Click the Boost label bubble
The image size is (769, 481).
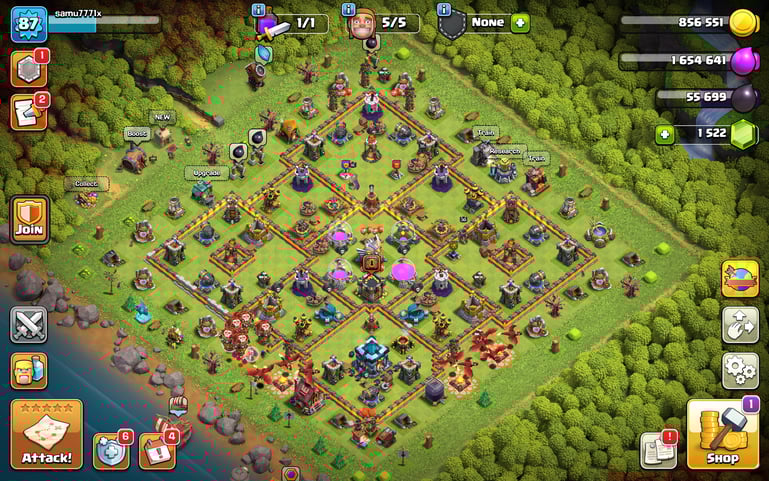(x=136, y=133)
